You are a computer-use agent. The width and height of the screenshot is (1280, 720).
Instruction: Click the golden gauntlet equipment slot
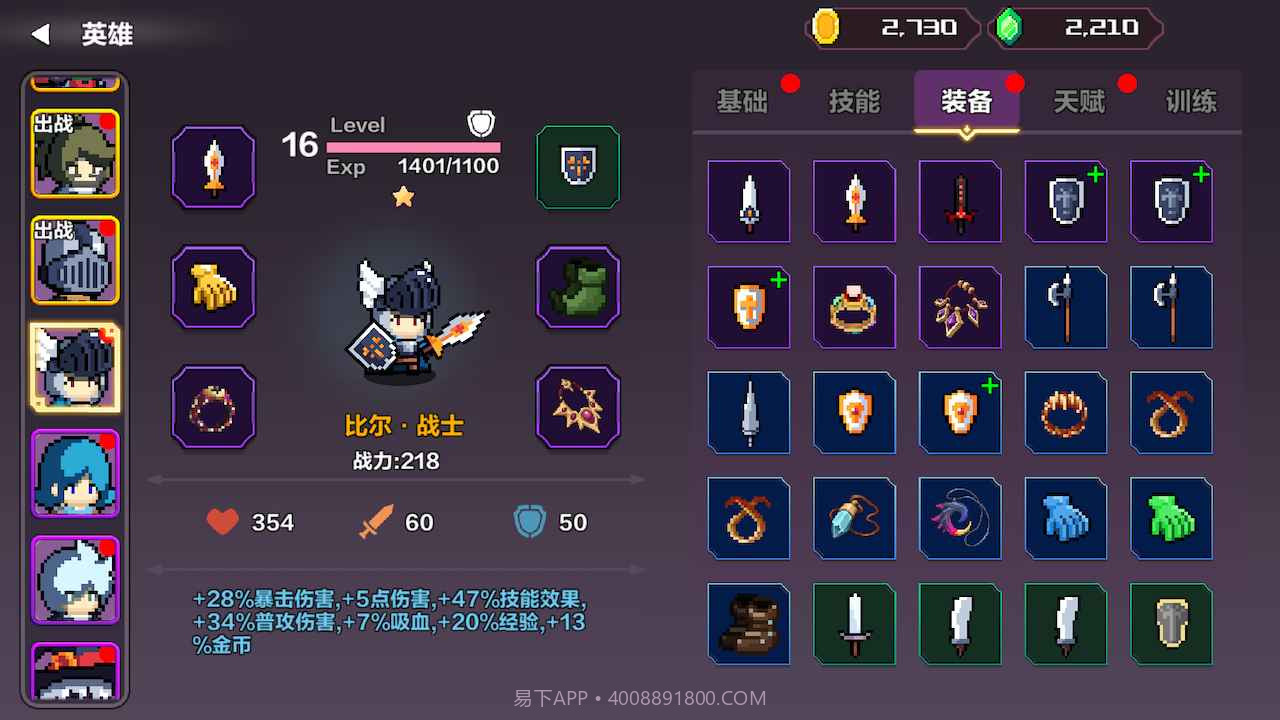pos(213,287)
